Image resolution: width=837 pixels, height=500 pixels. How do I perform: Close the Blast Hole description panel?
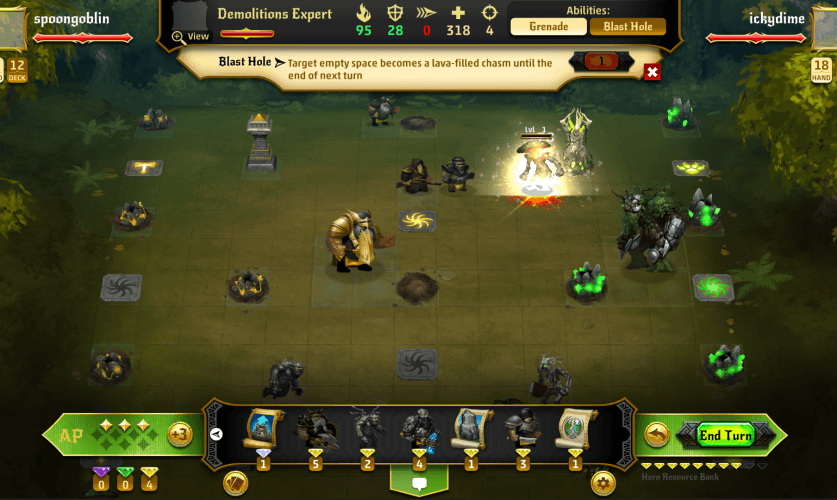pos(652,72)
